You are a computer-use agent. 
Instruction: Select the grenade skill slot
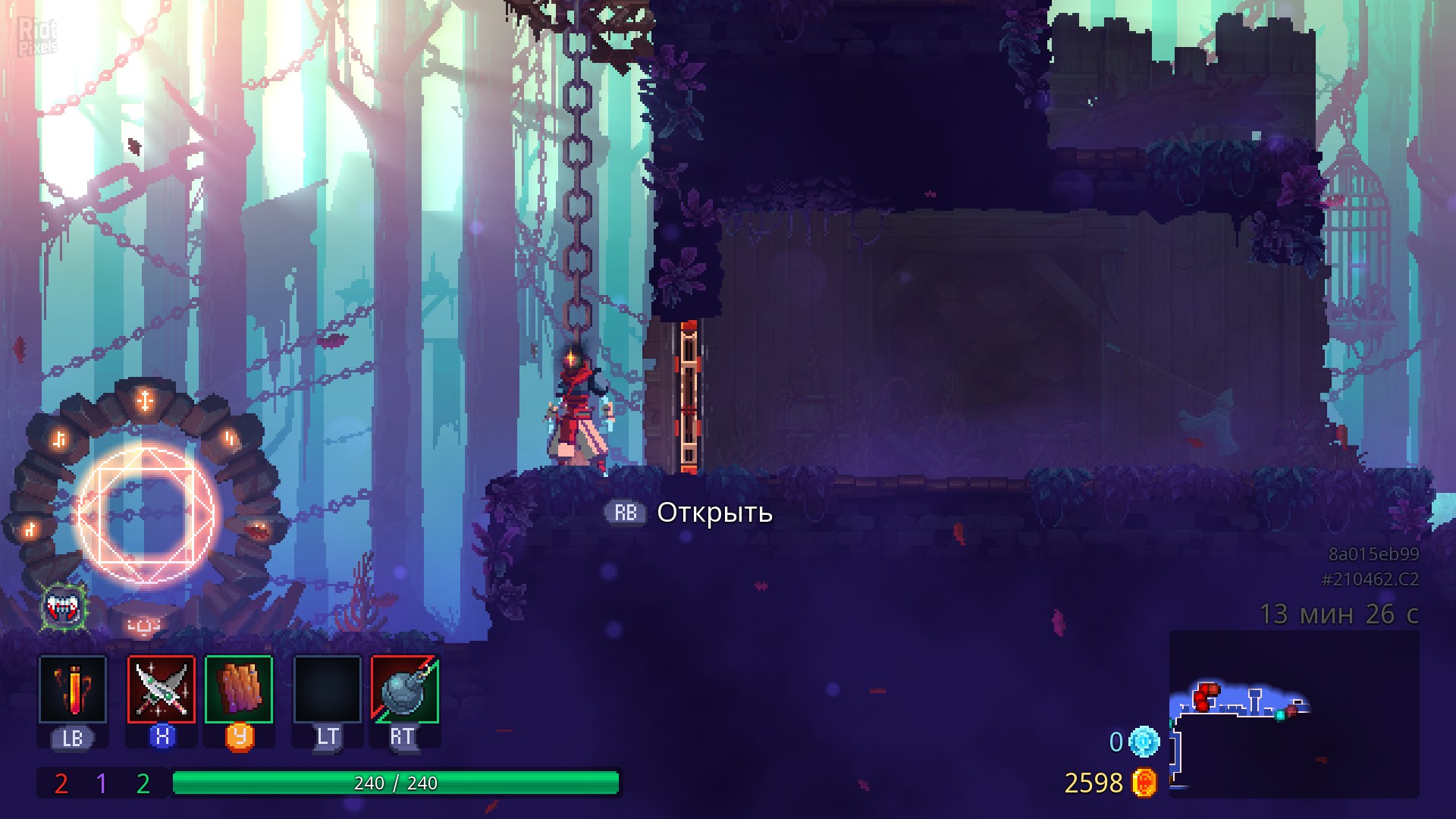point(405,689)
